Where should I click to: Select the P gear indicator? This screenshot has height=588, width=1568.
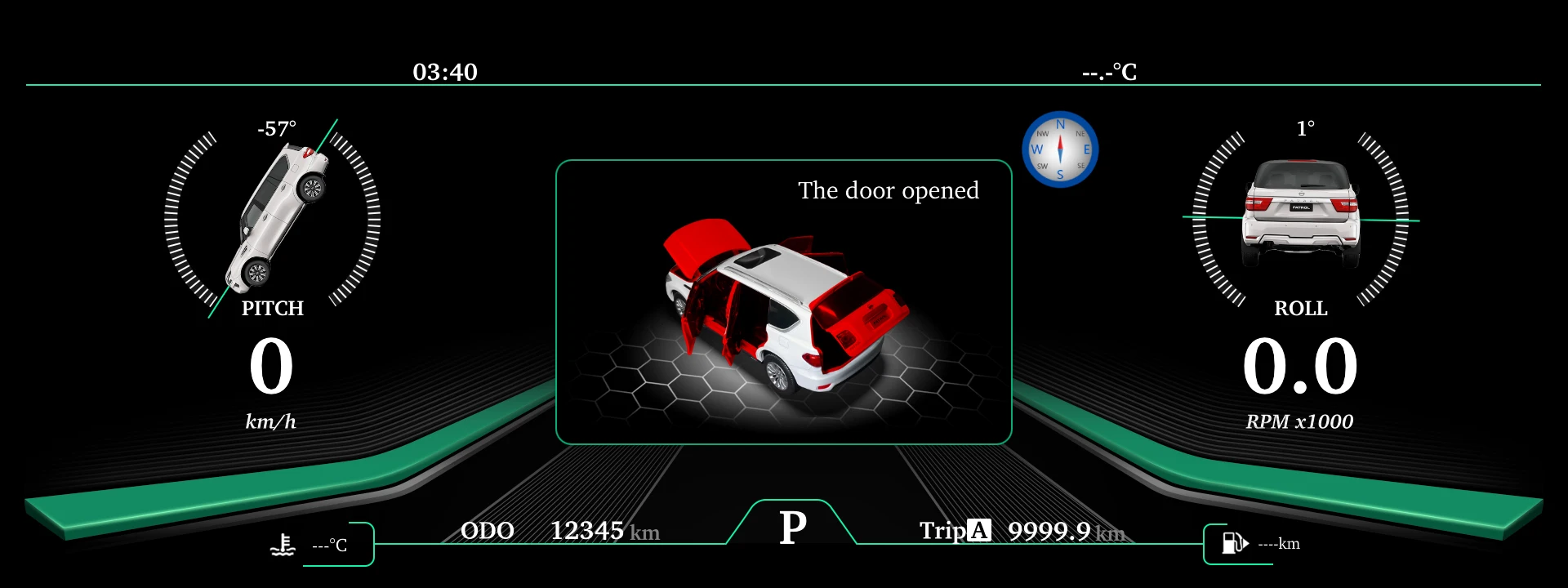[792, 527]
